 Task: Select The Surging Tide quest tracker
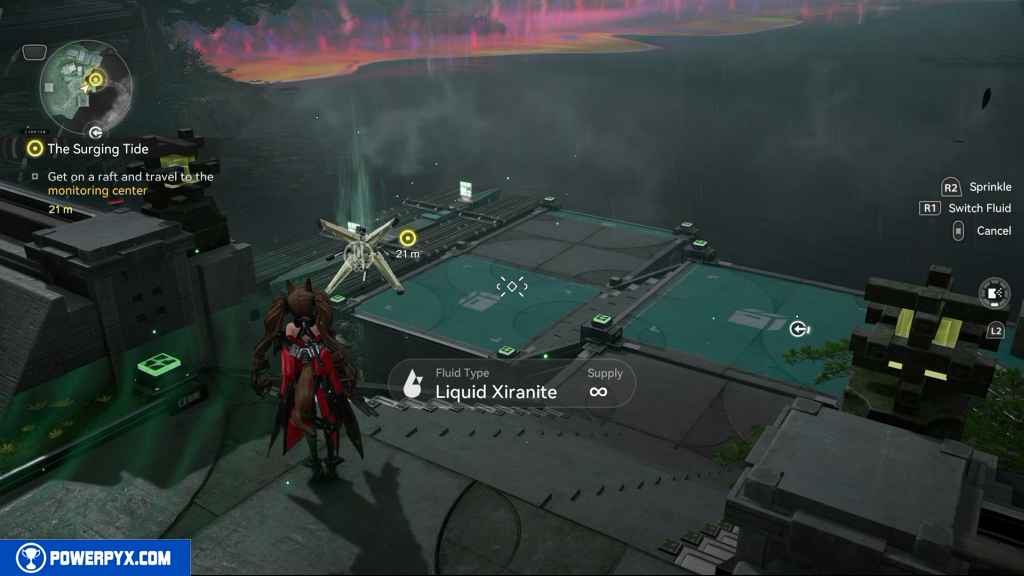point(97,149)
